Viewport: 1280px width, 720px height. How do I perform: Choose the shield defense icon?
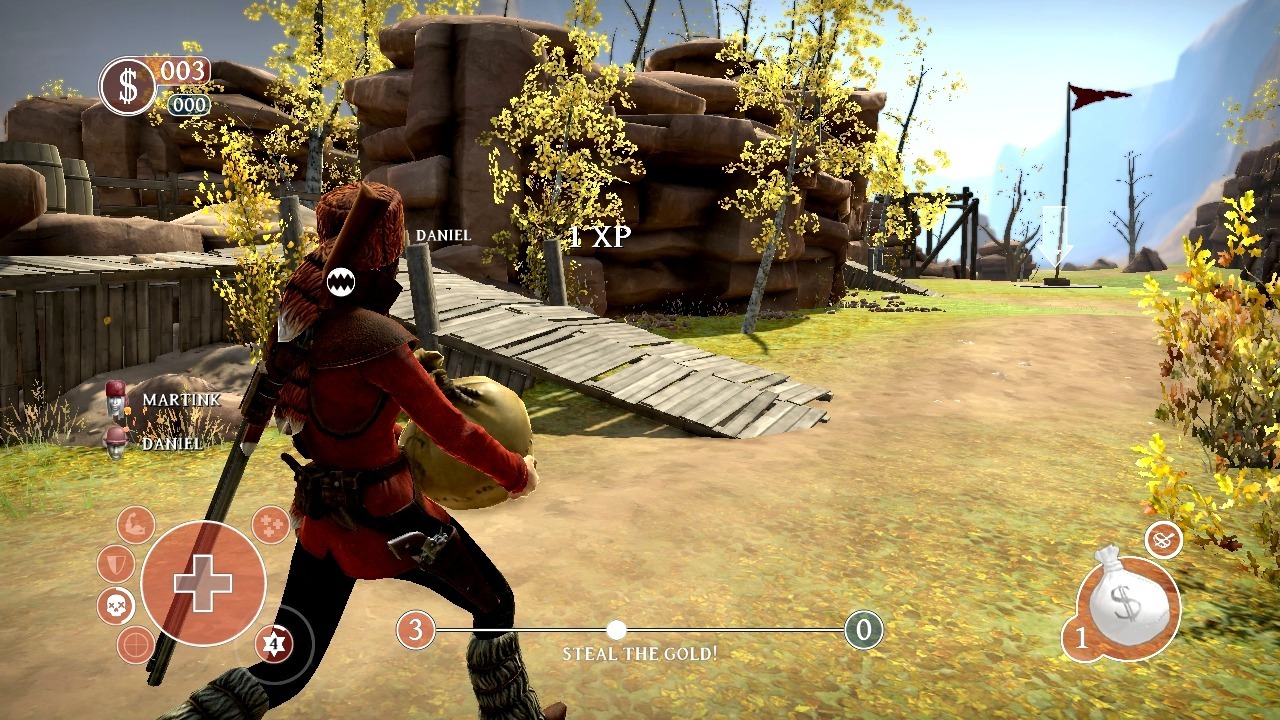point(116,564)
